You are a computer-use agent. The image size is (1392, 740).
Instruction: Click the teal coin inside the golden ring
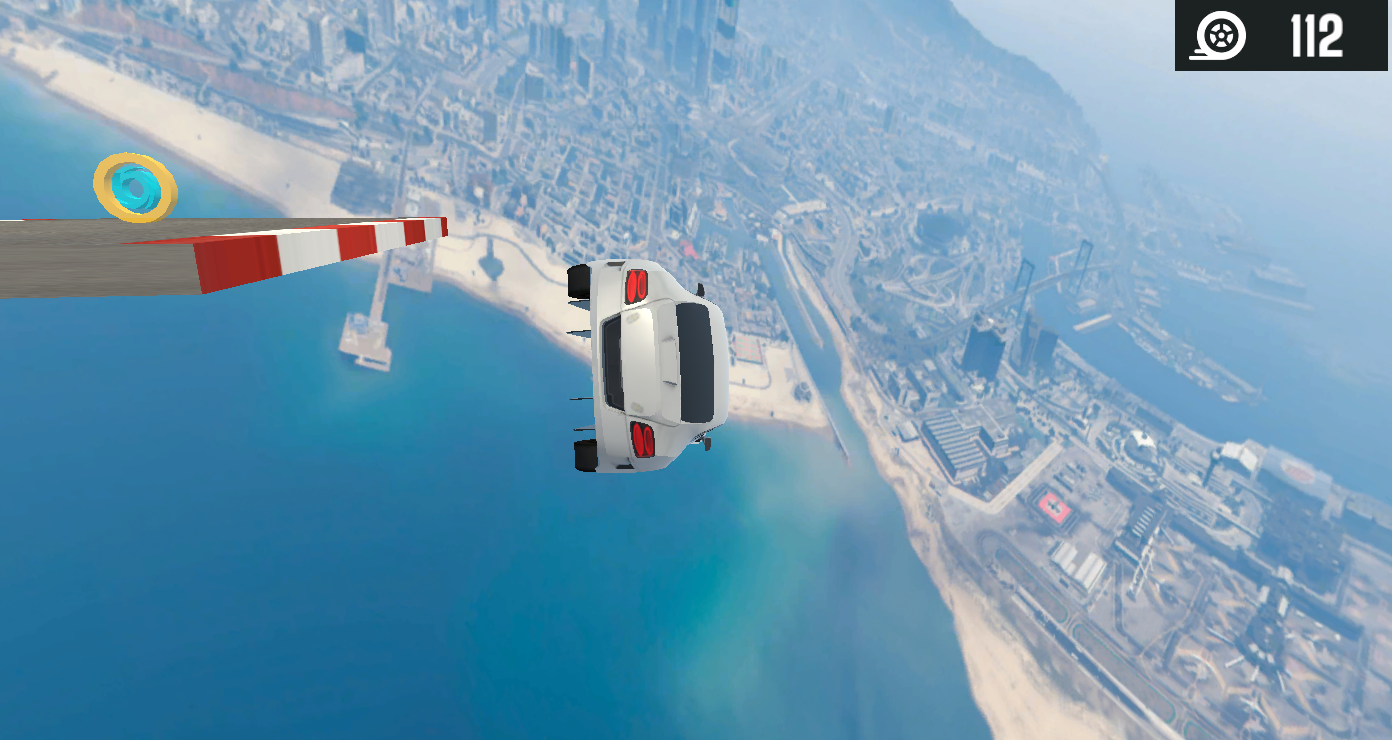coord(135,190)
